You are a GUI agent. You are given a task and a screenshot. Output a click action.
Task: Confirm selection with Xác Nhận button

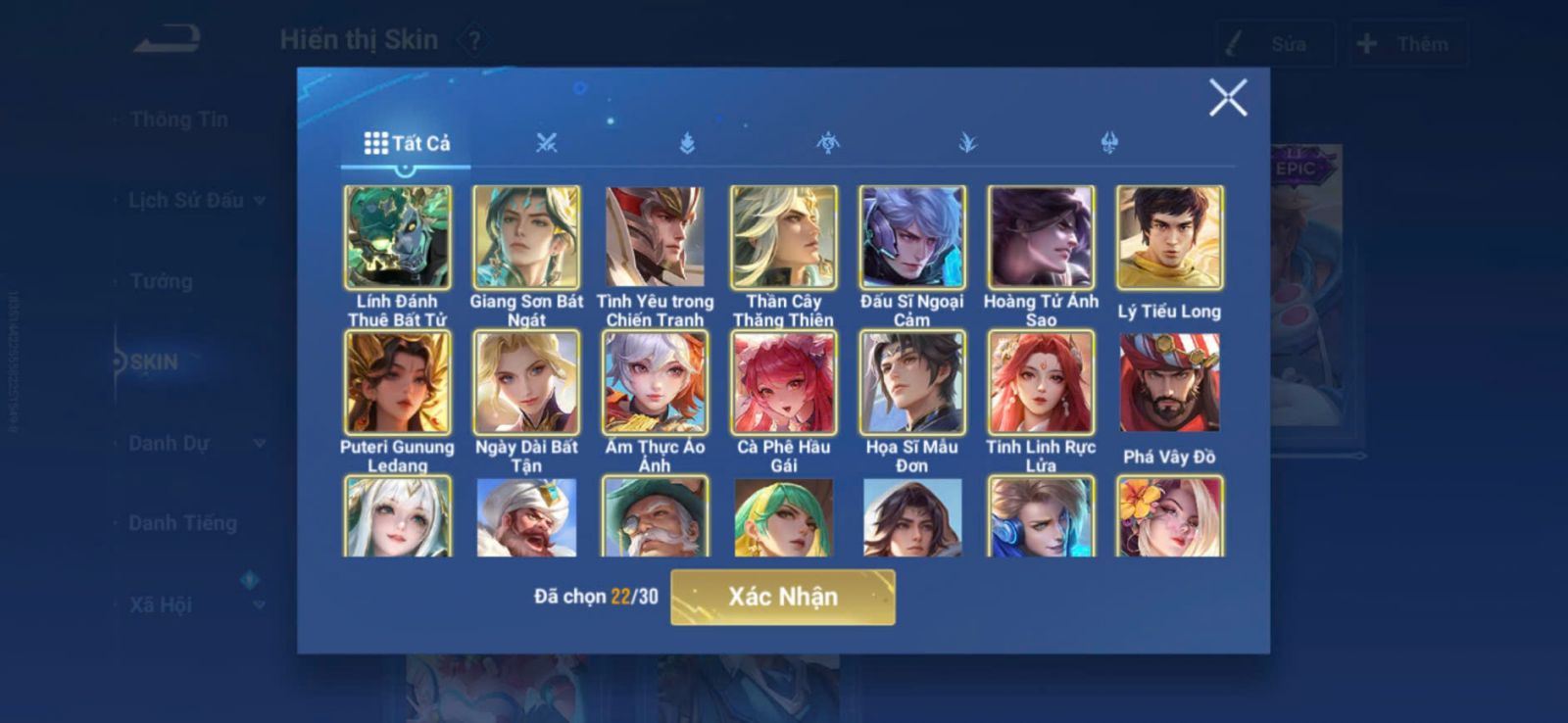pyautogui.click(x=782, y=597)
